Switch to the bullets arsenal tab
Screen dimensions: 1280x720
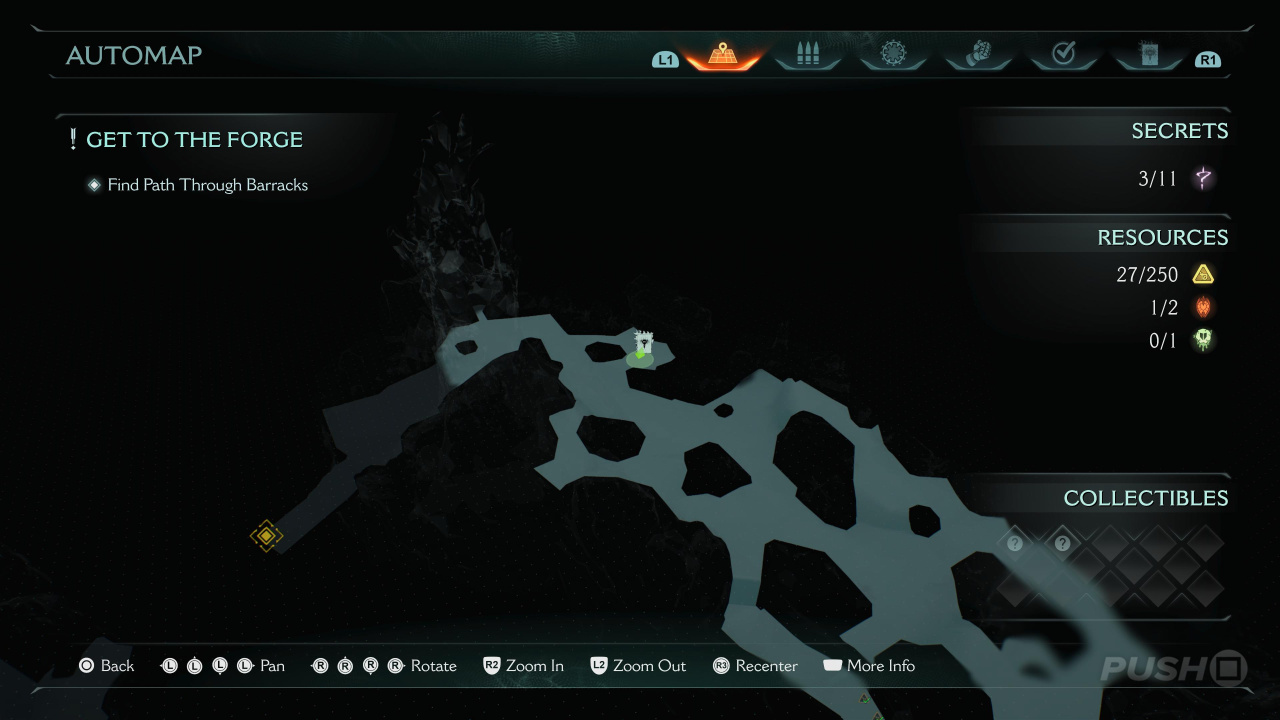(807, 55)
